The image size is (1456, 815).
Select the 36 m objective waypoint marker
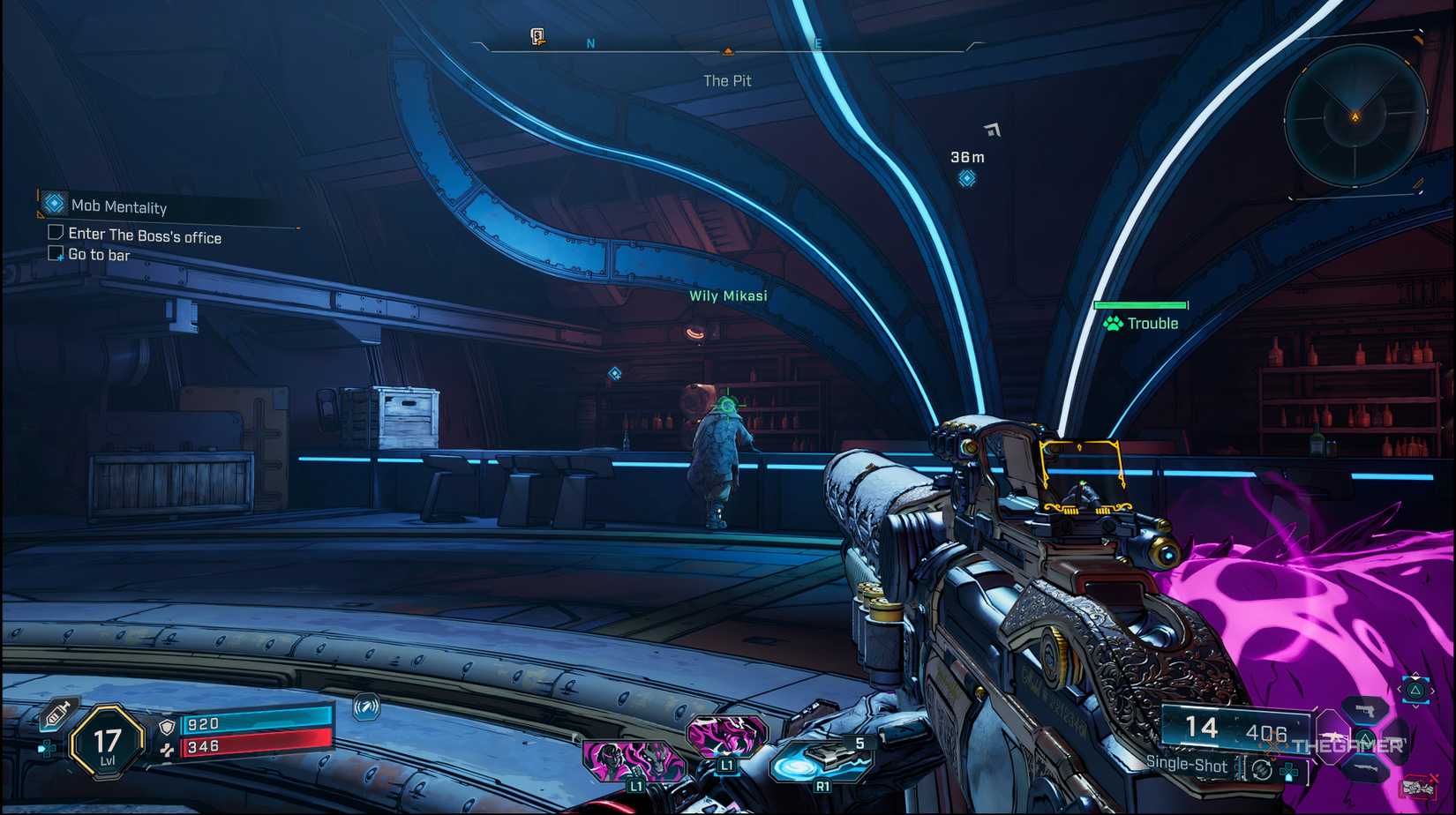coord(967,178)
